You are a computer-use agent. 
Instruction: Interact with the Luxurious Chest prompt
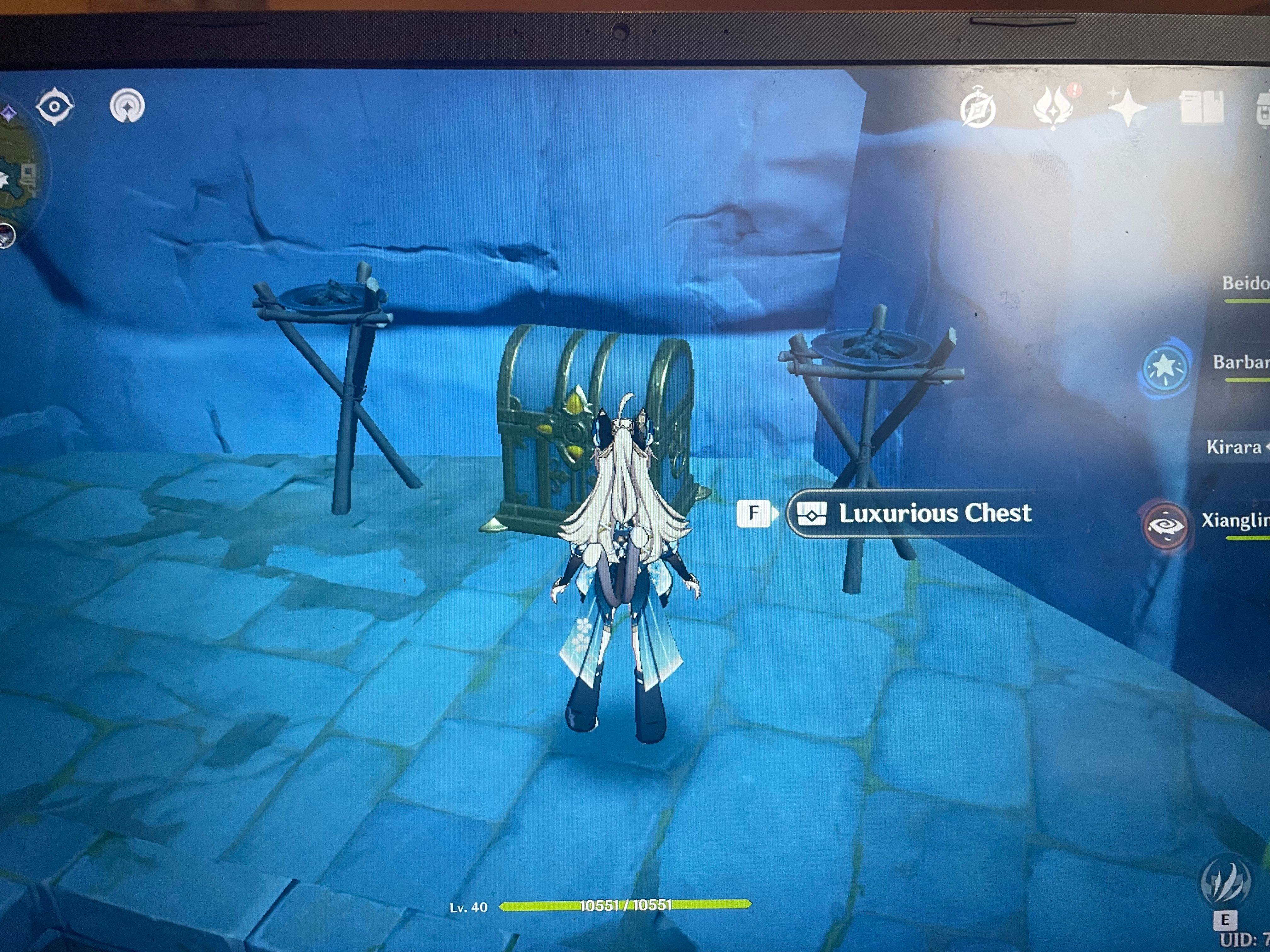pos(936,514)
